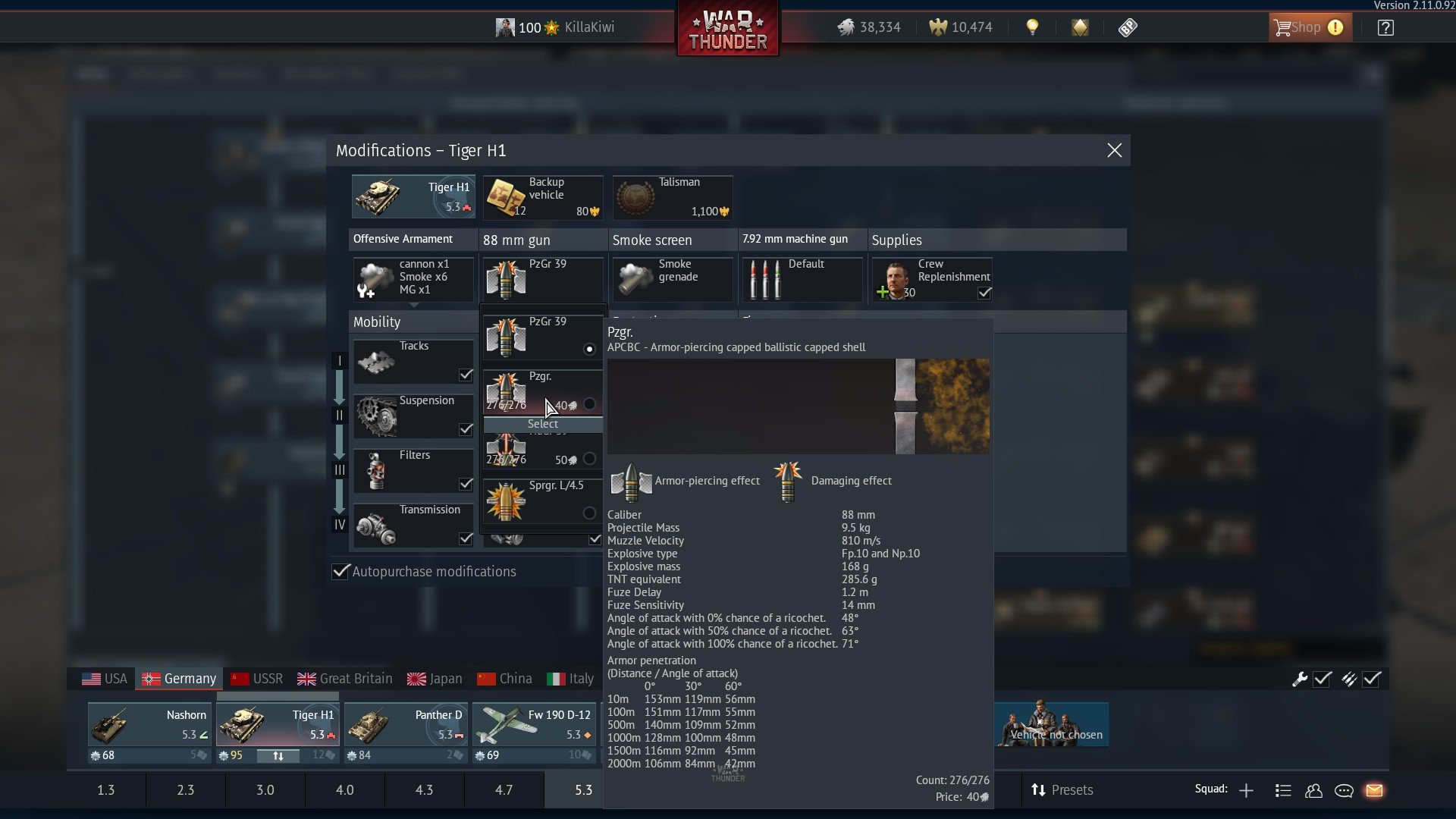Click the light bulb suggestions icon

point(1031,27)
